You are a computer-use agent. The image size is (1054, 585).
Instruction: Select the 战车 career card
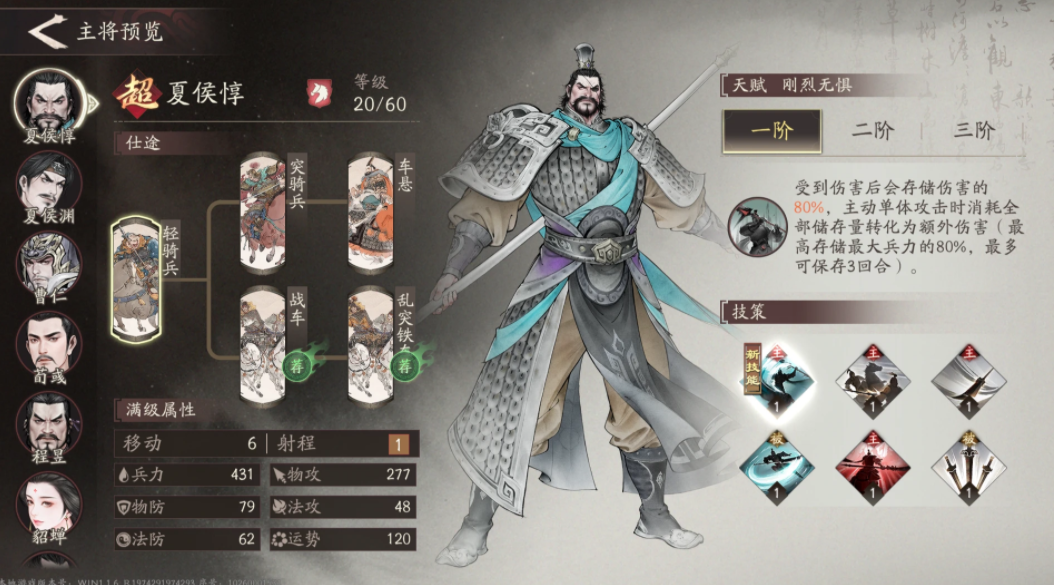click(263, 332)
